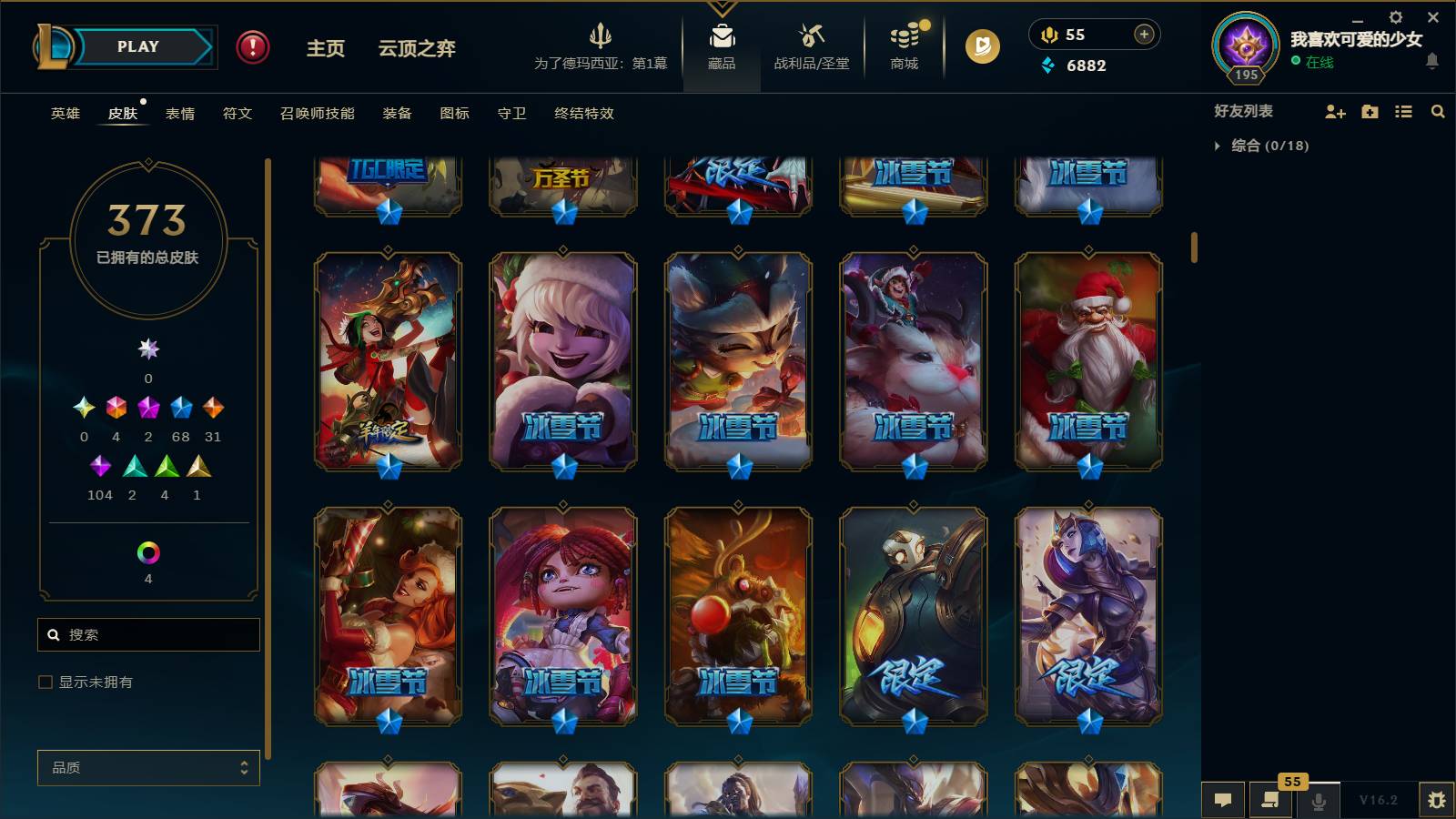
Task: Click the add friend icon
Action: [x=1335, y=111]
